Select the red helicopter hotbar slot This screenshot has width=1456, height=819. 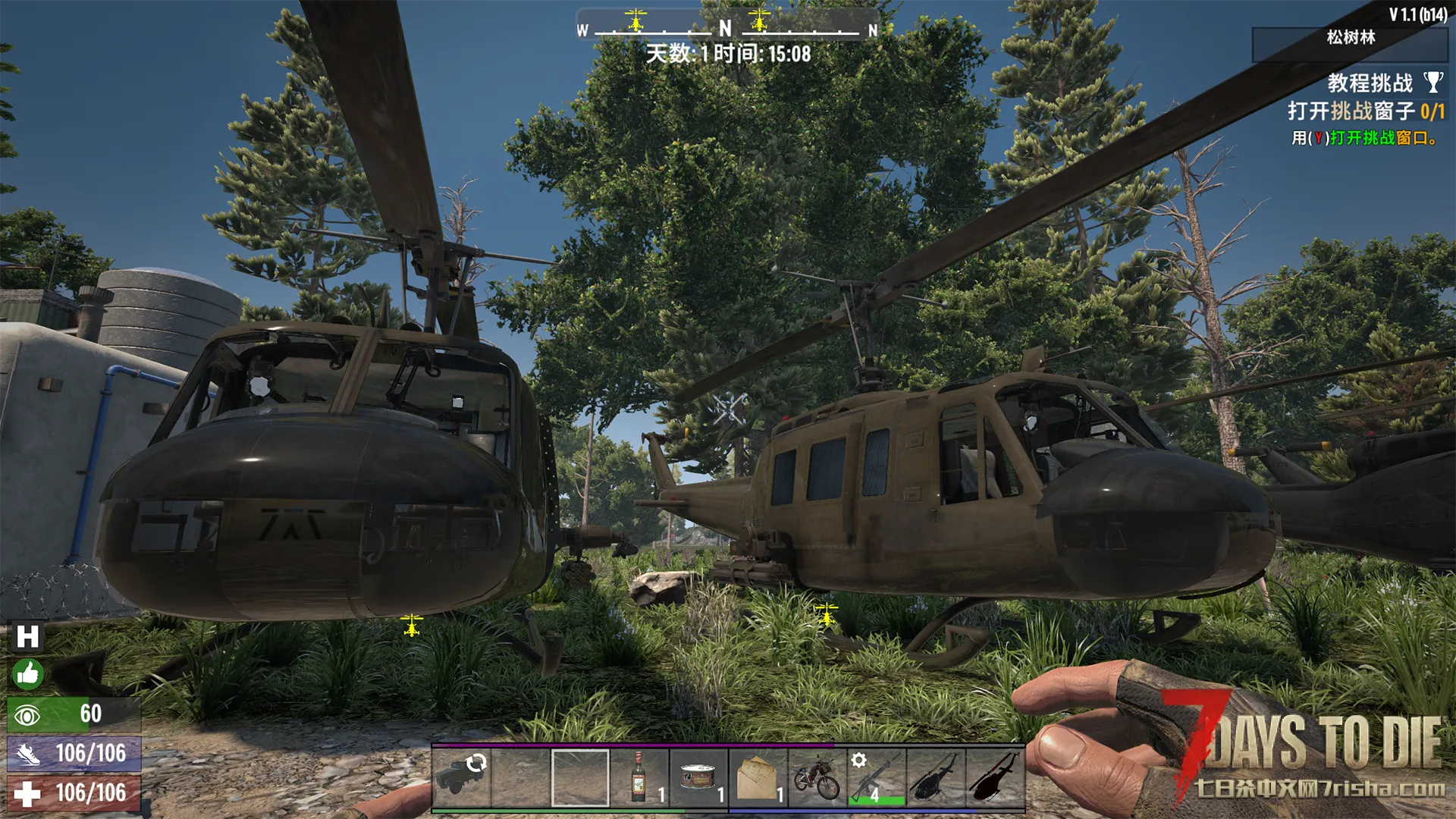(x=994, y=777)
